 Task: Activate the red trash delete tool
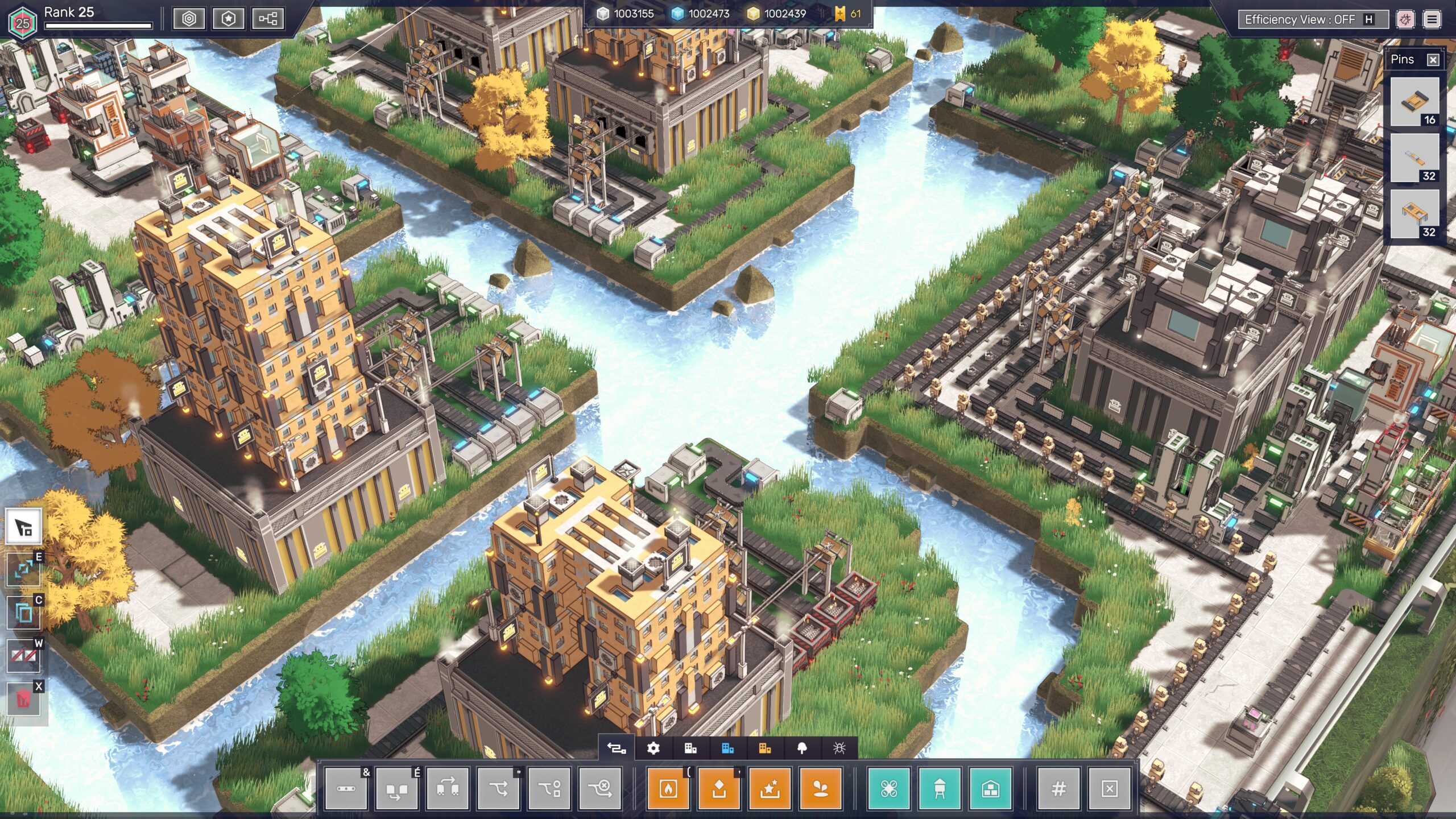click(x=23, y=699)
